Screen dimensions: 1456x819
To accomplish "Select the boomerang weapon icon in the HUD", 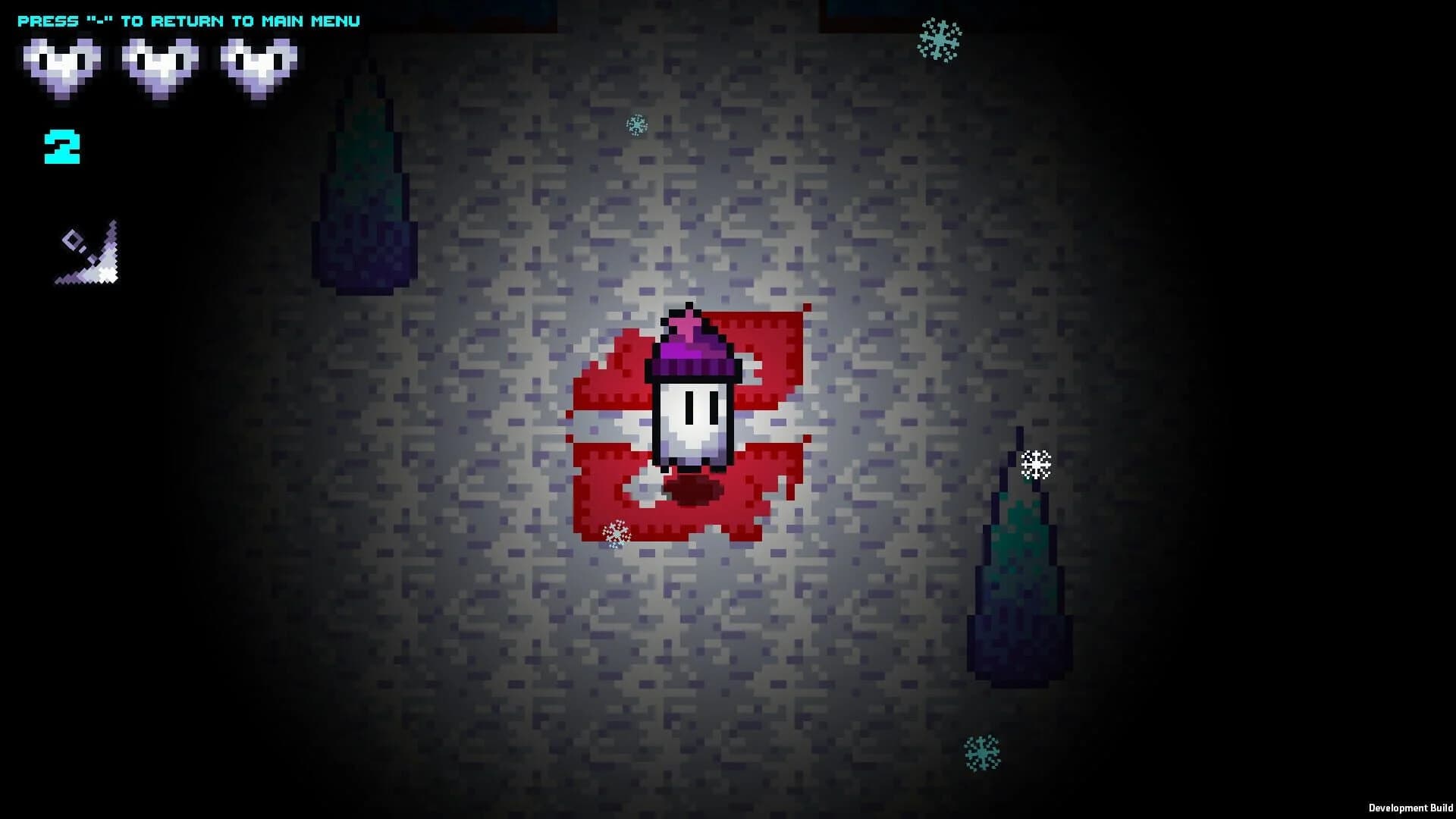I will [x=87, y=254].
